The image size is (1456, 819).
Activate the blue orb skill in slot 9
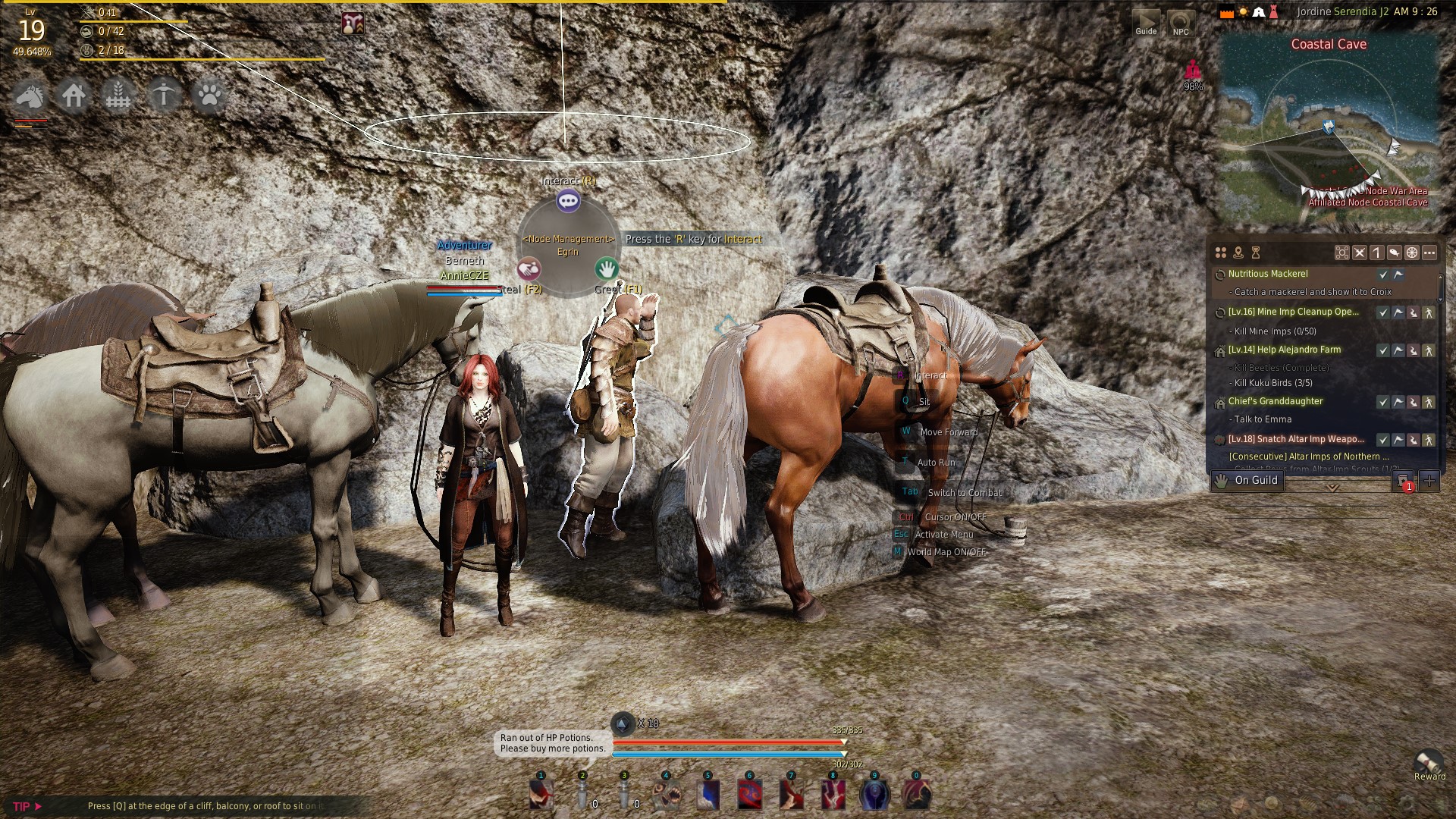[x=874, y=795]
